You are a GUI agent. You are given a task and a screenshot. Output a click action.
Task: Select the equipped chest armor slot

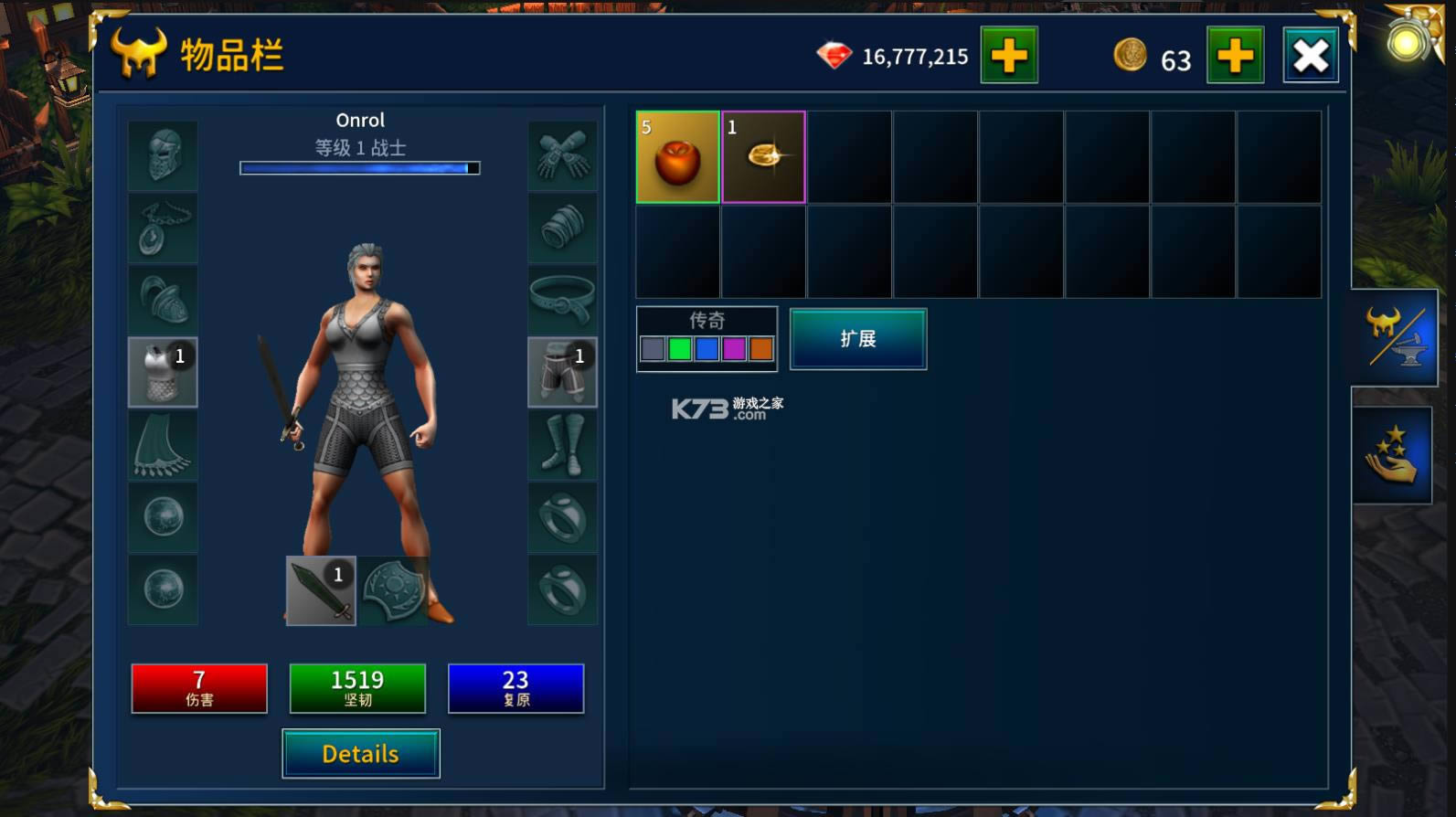coord(163,373)
